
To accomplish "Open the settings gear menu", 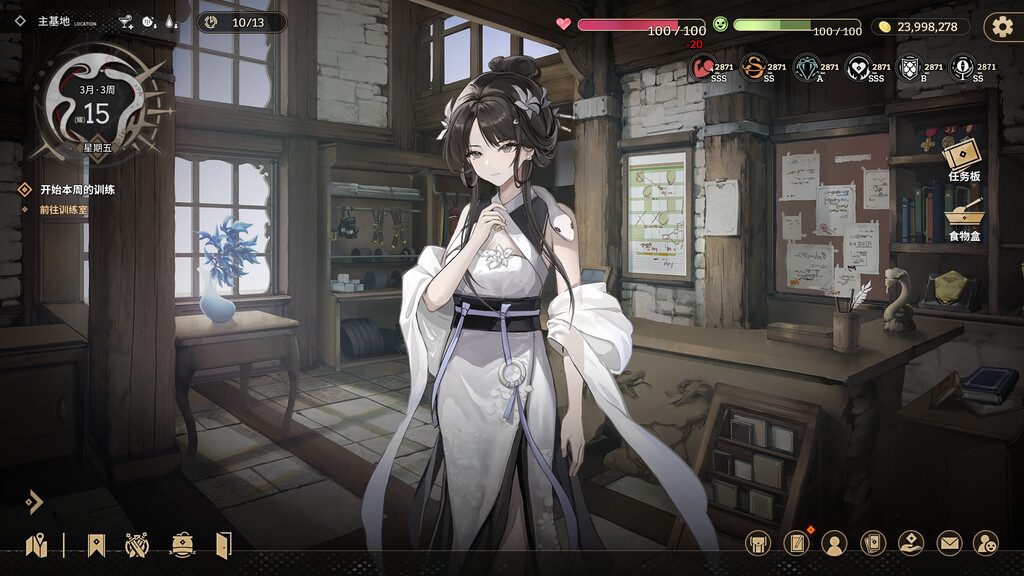I will (x=1001, y=27).
